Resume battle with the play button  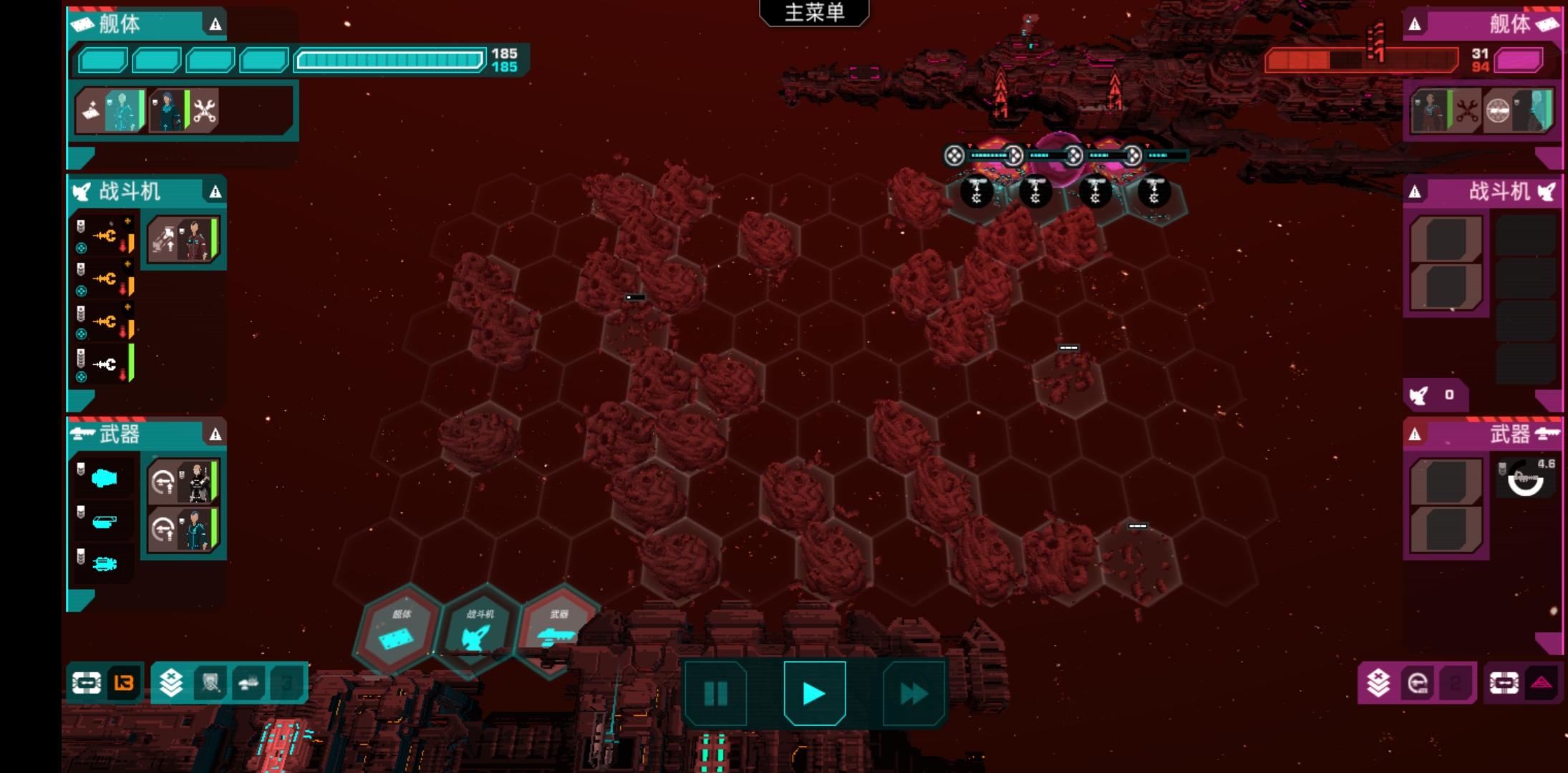click(x=814, y=693)
